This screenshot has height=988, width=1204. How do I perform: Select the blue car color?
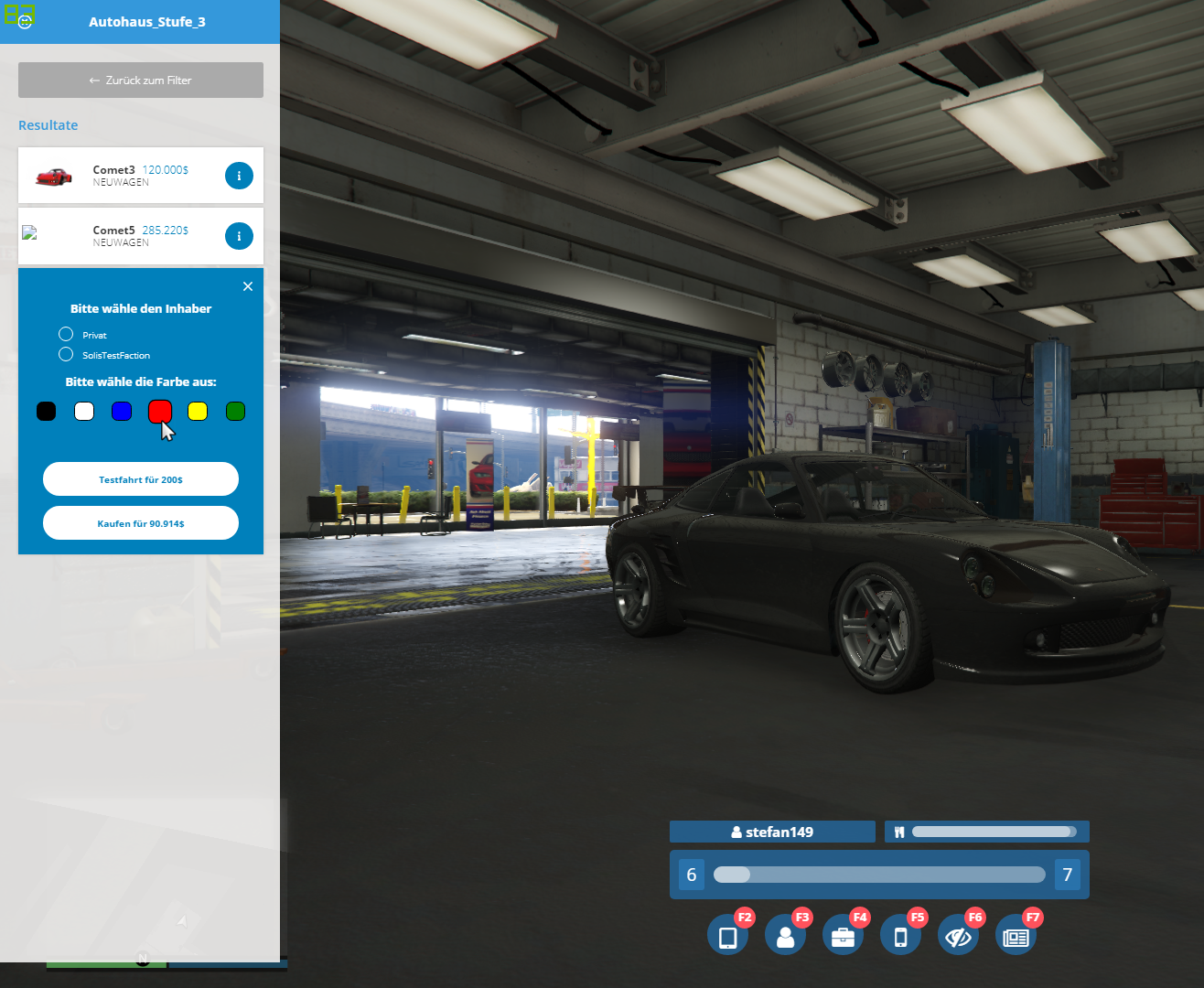click(122, 412)
